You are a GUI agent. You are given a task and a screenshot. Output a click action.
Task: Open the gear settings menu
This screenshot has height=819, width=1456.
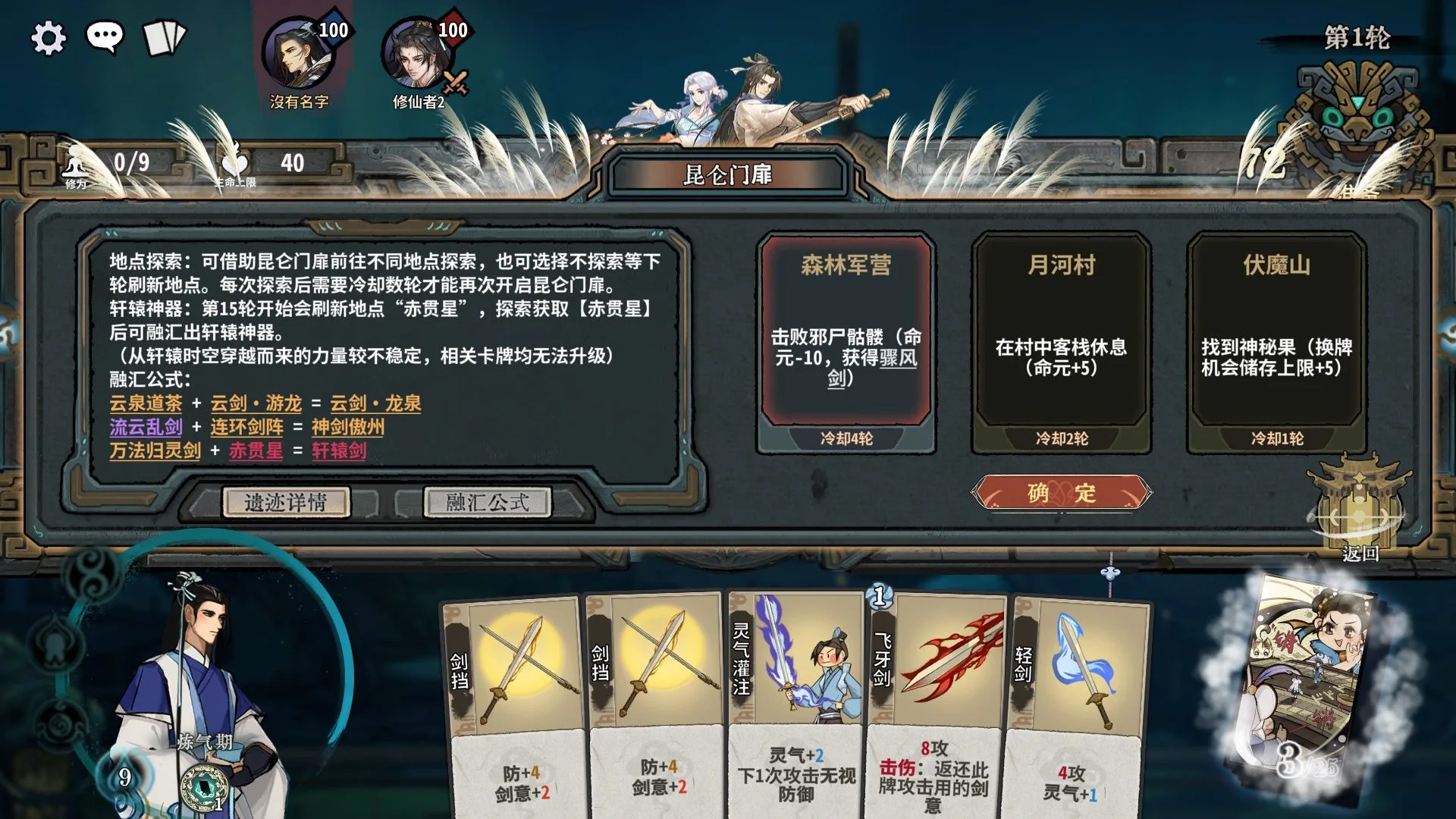point(49,38)
